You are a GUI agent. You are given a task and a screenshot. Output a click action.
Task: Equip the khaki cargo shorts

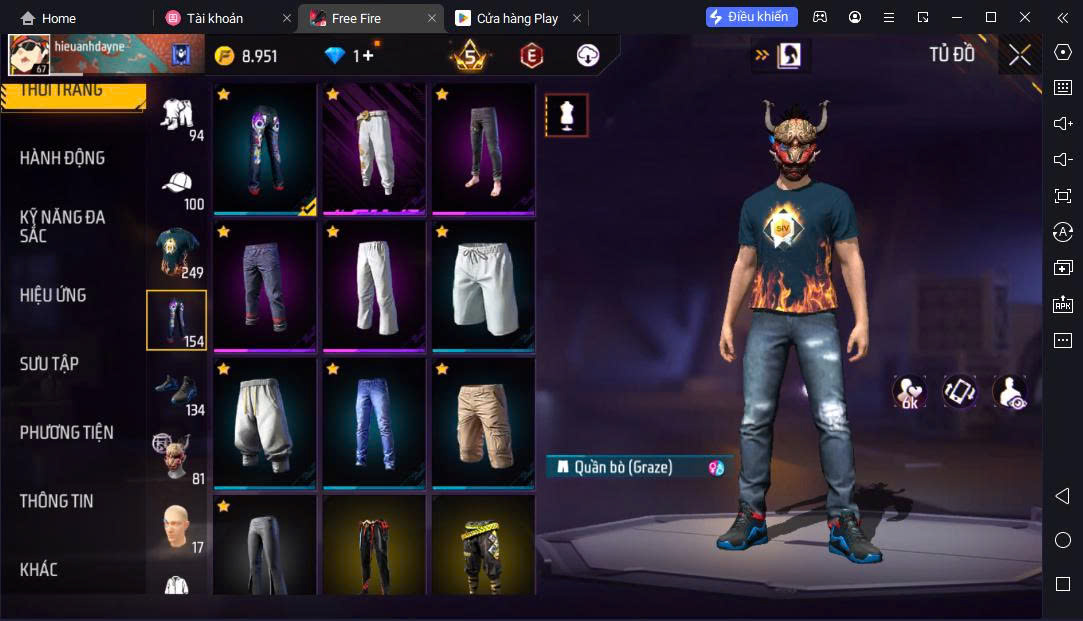483,423
